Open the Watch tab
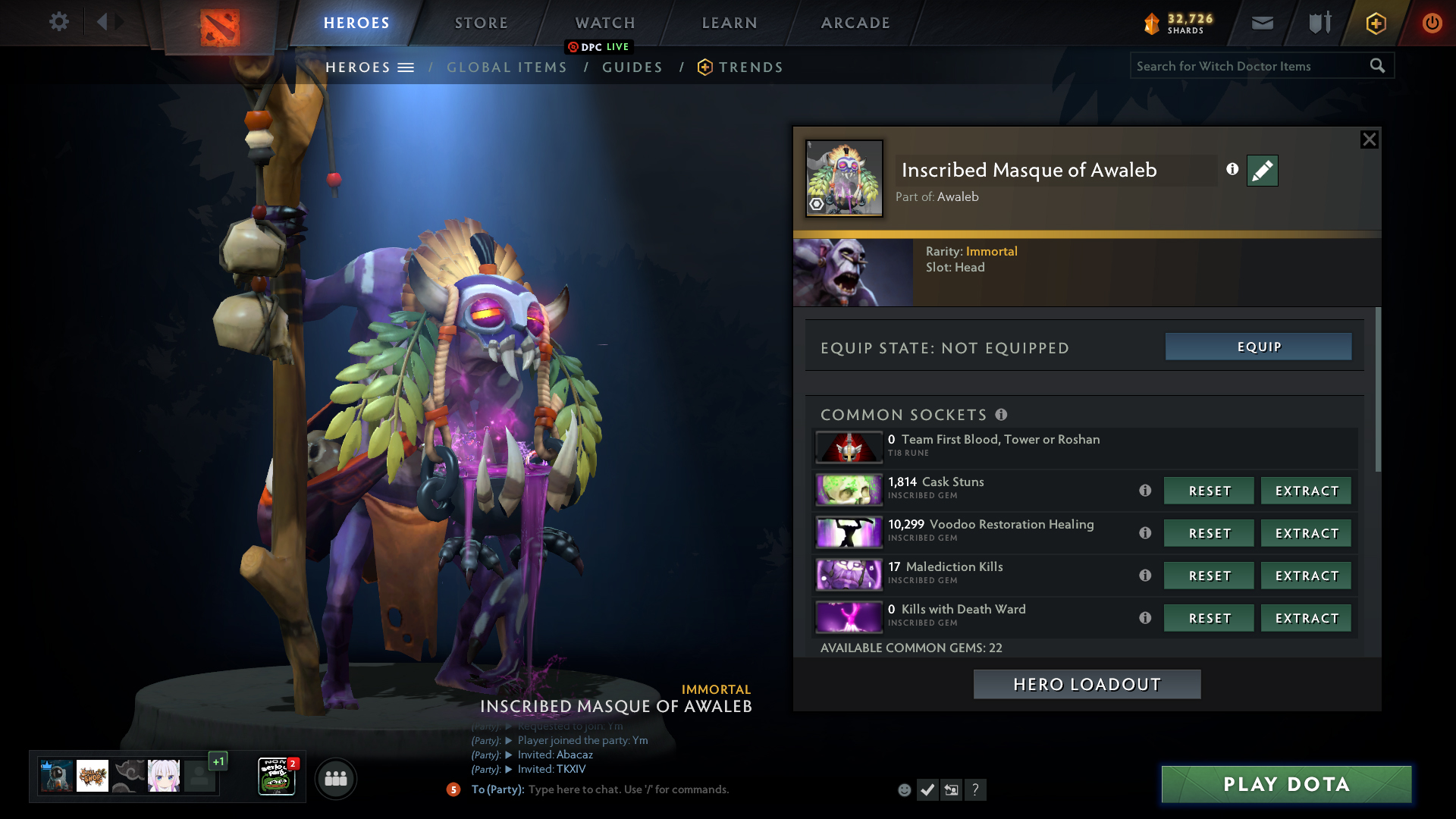Image resolution: width=1456 pixels, height=819 pixels. point(604,23)
